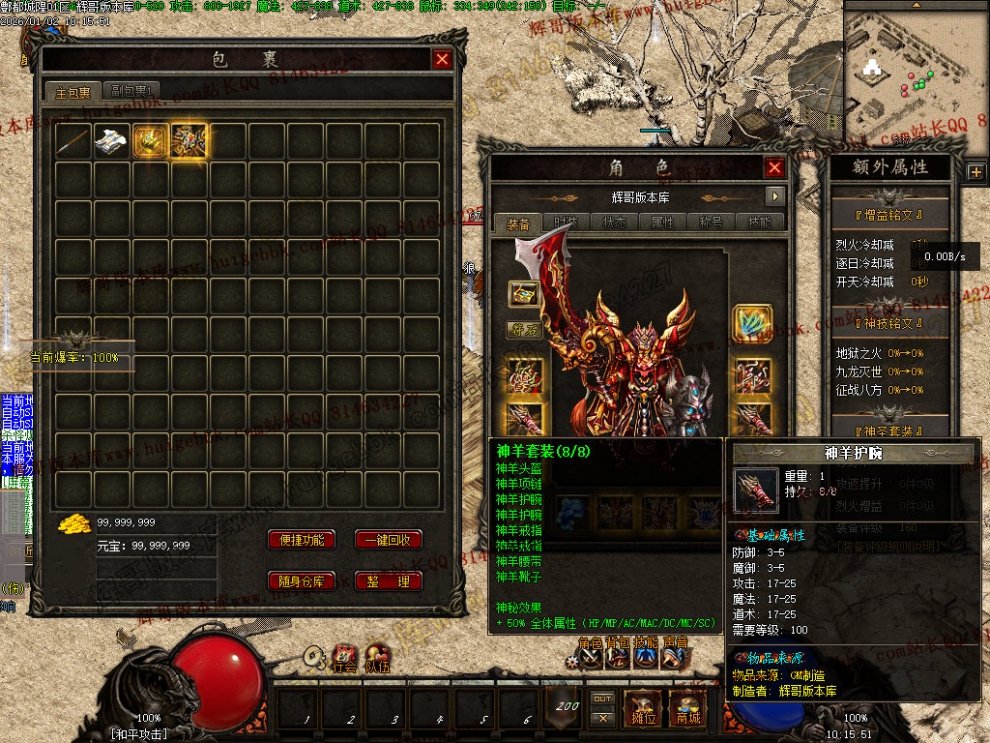Close the 包裹 bag window
990x743 pixels.
pyautogui.click(x=442, y=60)
